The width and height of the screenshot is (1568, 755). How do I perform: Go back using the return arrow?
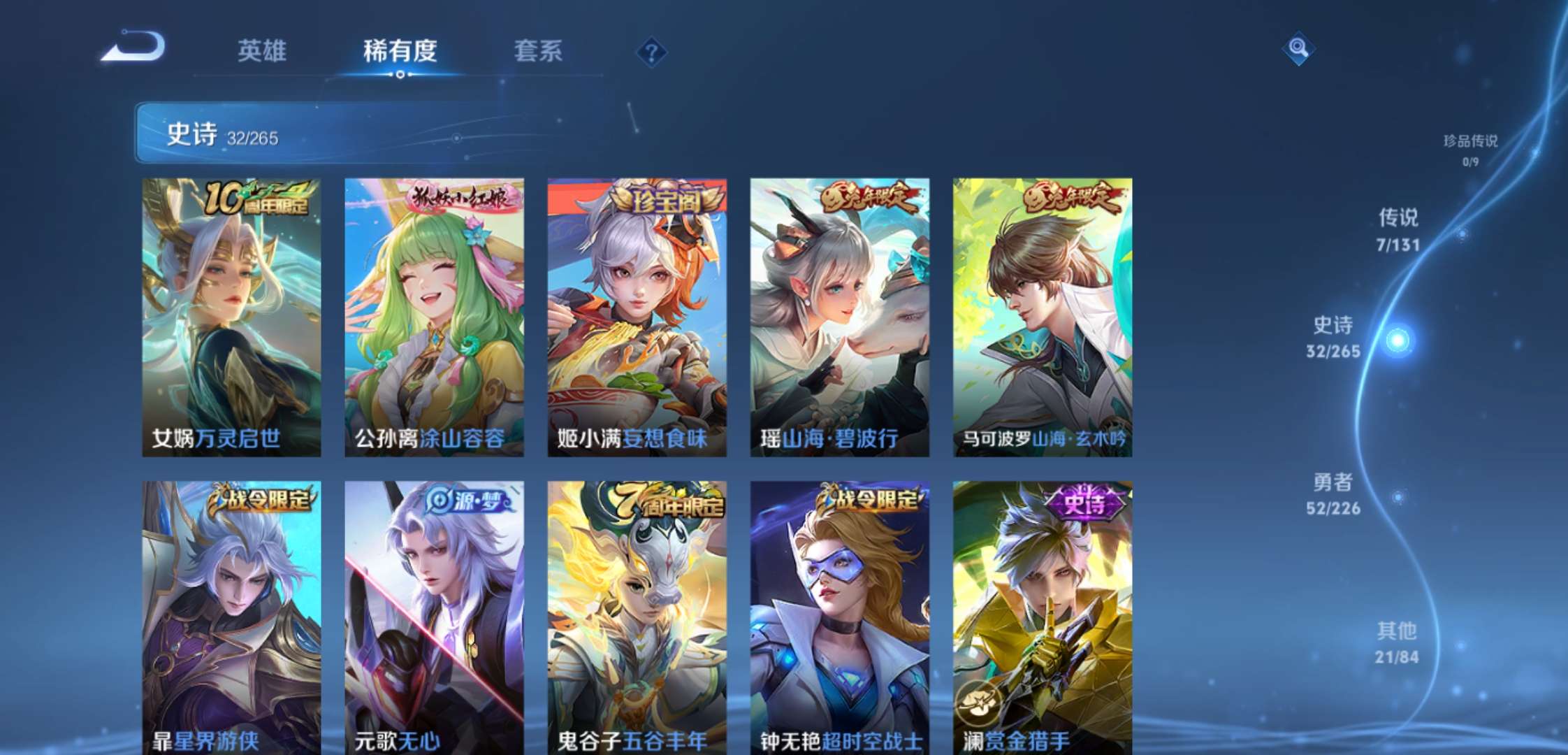click(x=134, y=48)
